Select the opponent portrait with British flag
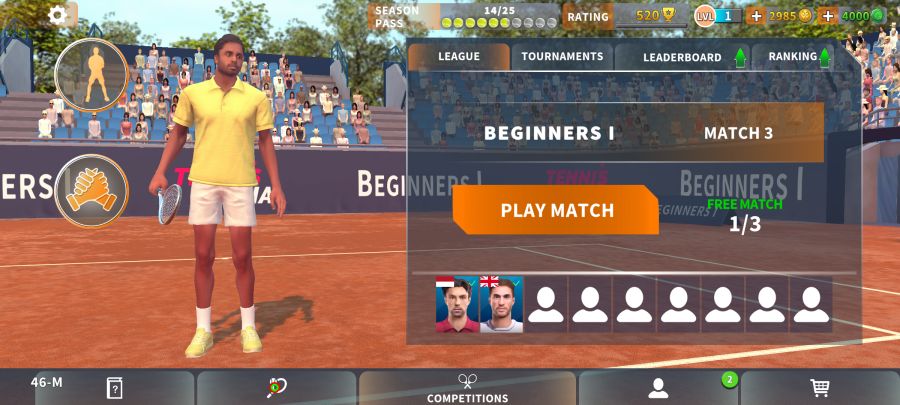Viewport: 900px width, 405px height. coord(501,304)
